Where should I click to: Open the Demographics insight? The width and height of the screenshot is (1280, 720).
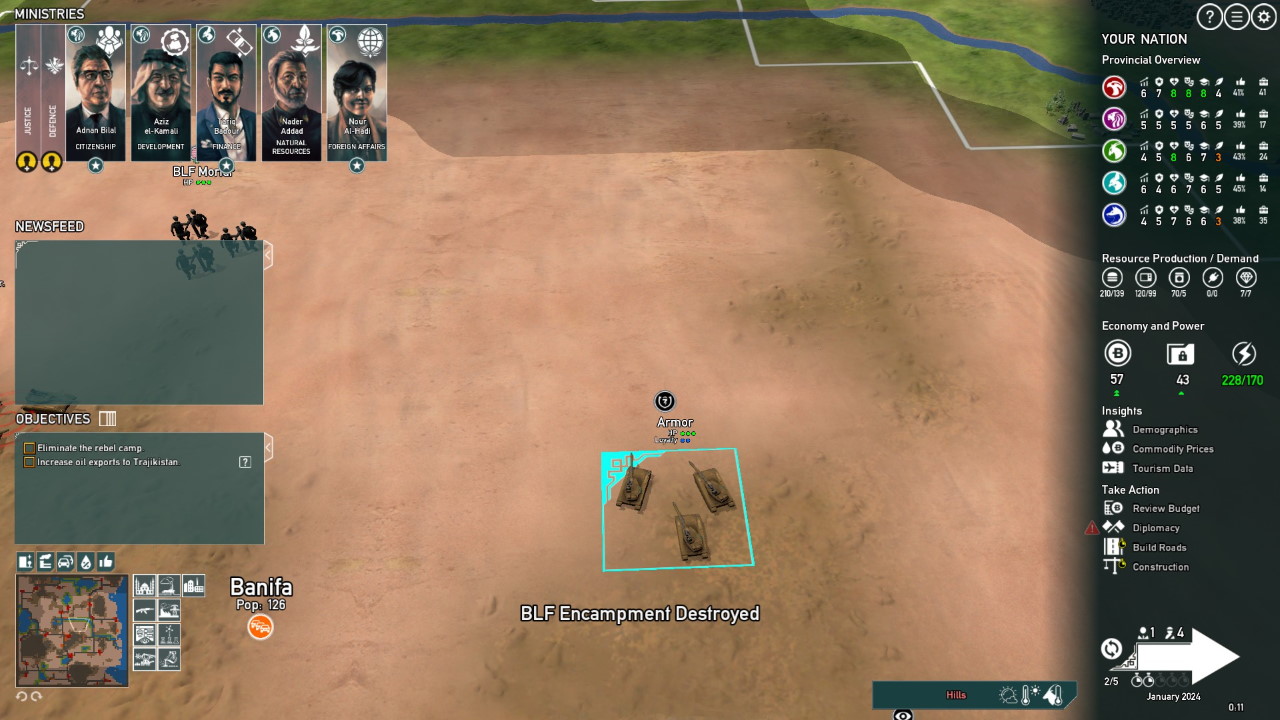[1164, 430]
